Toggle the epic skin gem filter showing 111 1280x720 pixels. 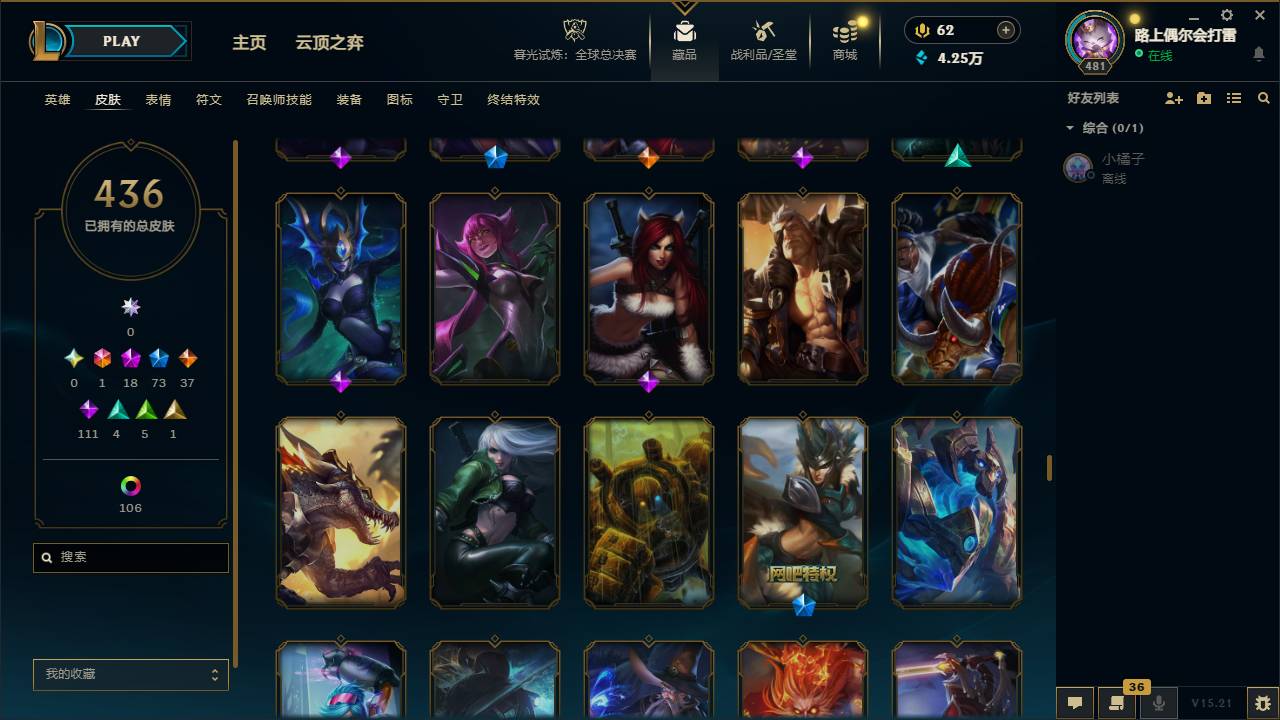click(88, 408)
